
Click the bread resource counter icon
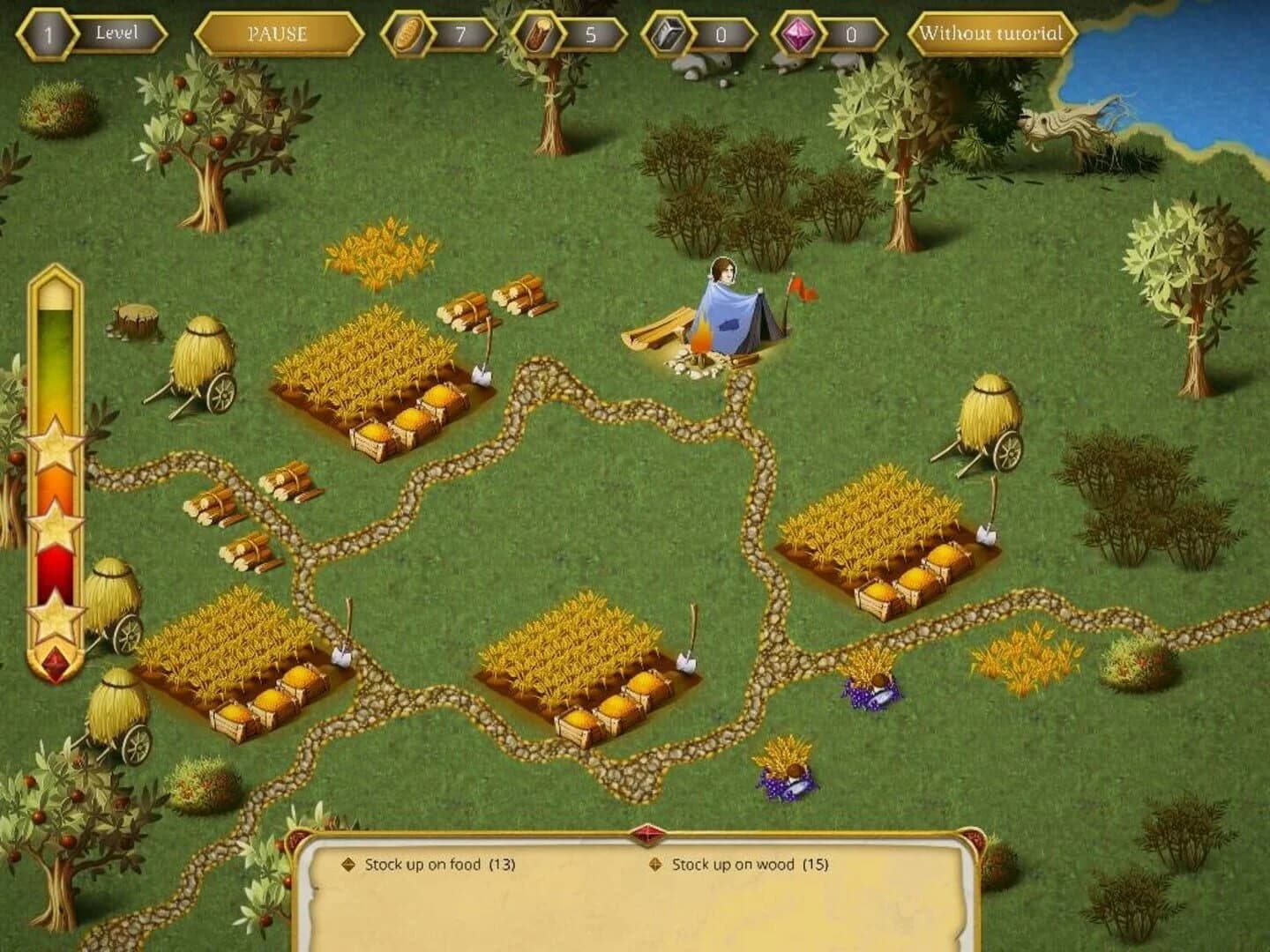click(x=407, y=35)
